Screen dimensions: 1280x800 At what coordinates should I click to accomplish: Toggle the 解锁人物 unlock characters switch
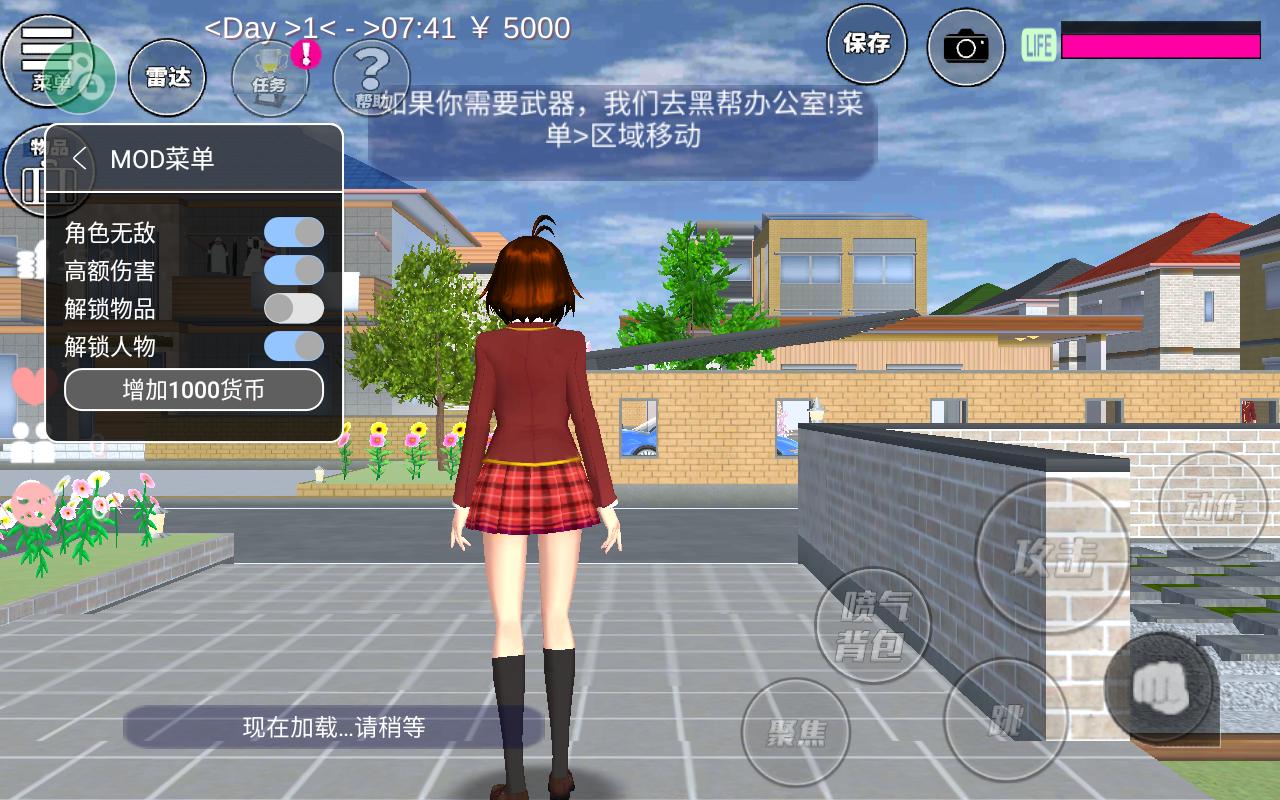point(293,346)
